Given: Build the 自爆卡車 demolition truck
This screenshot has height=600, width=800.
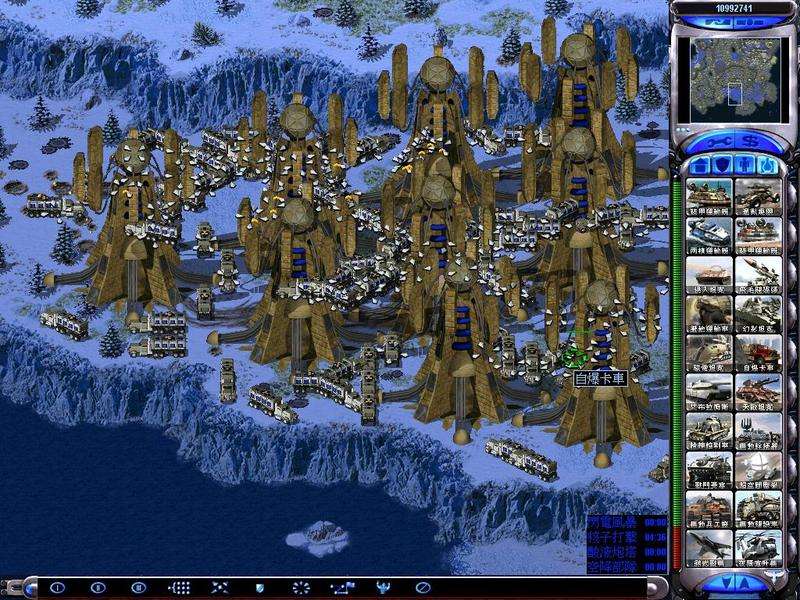Looking at the screenshot, I should coord(758,352).
